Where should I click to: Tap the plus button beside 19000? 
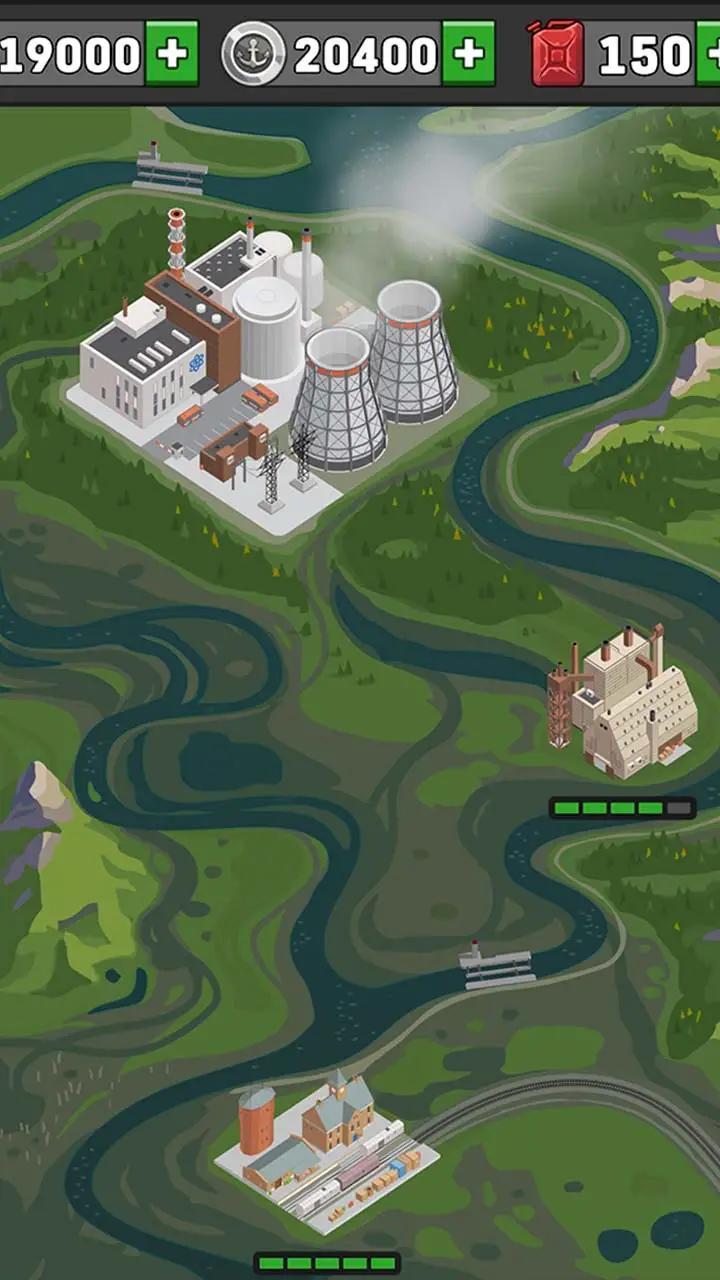coord(172,54)
